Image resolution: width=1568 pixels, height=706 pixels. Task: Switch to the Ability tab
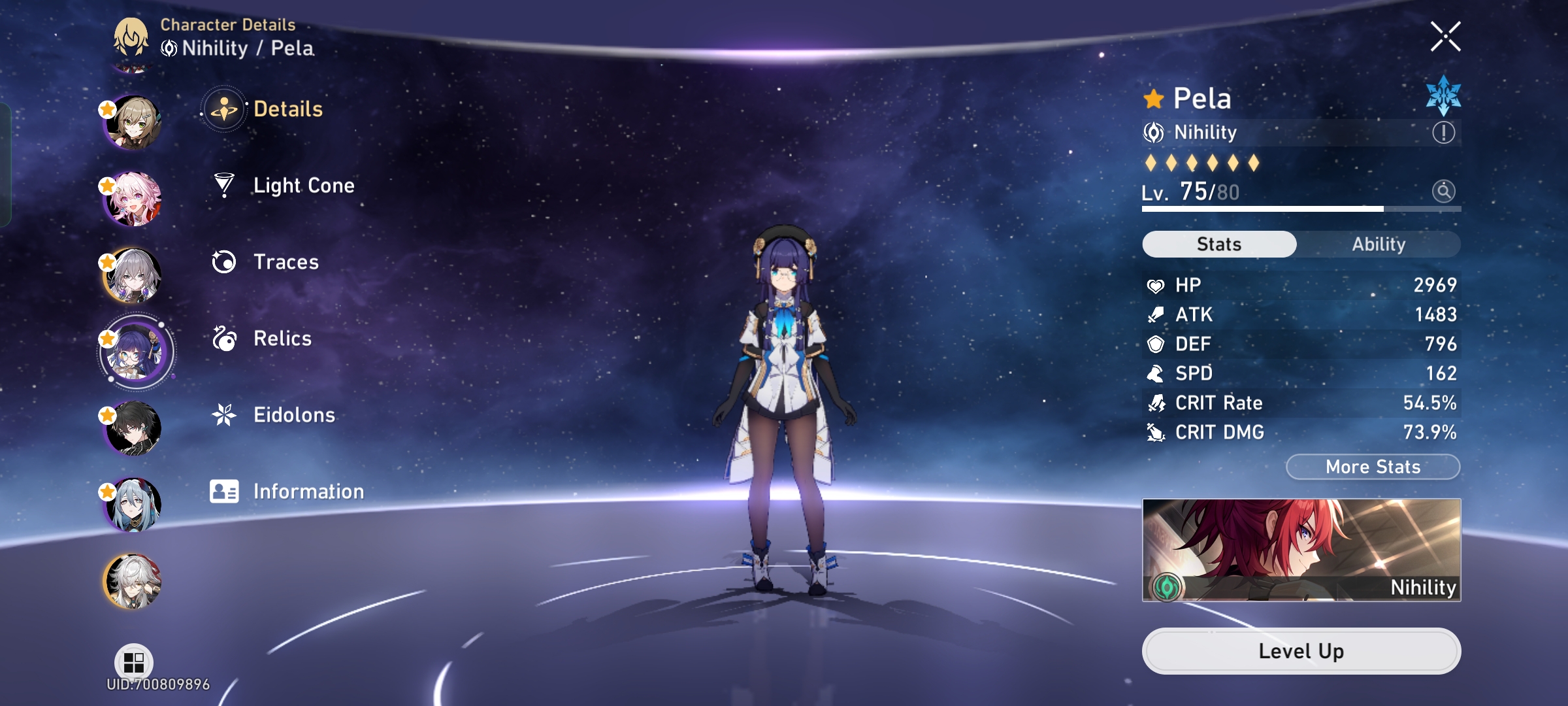point(1379,243)
